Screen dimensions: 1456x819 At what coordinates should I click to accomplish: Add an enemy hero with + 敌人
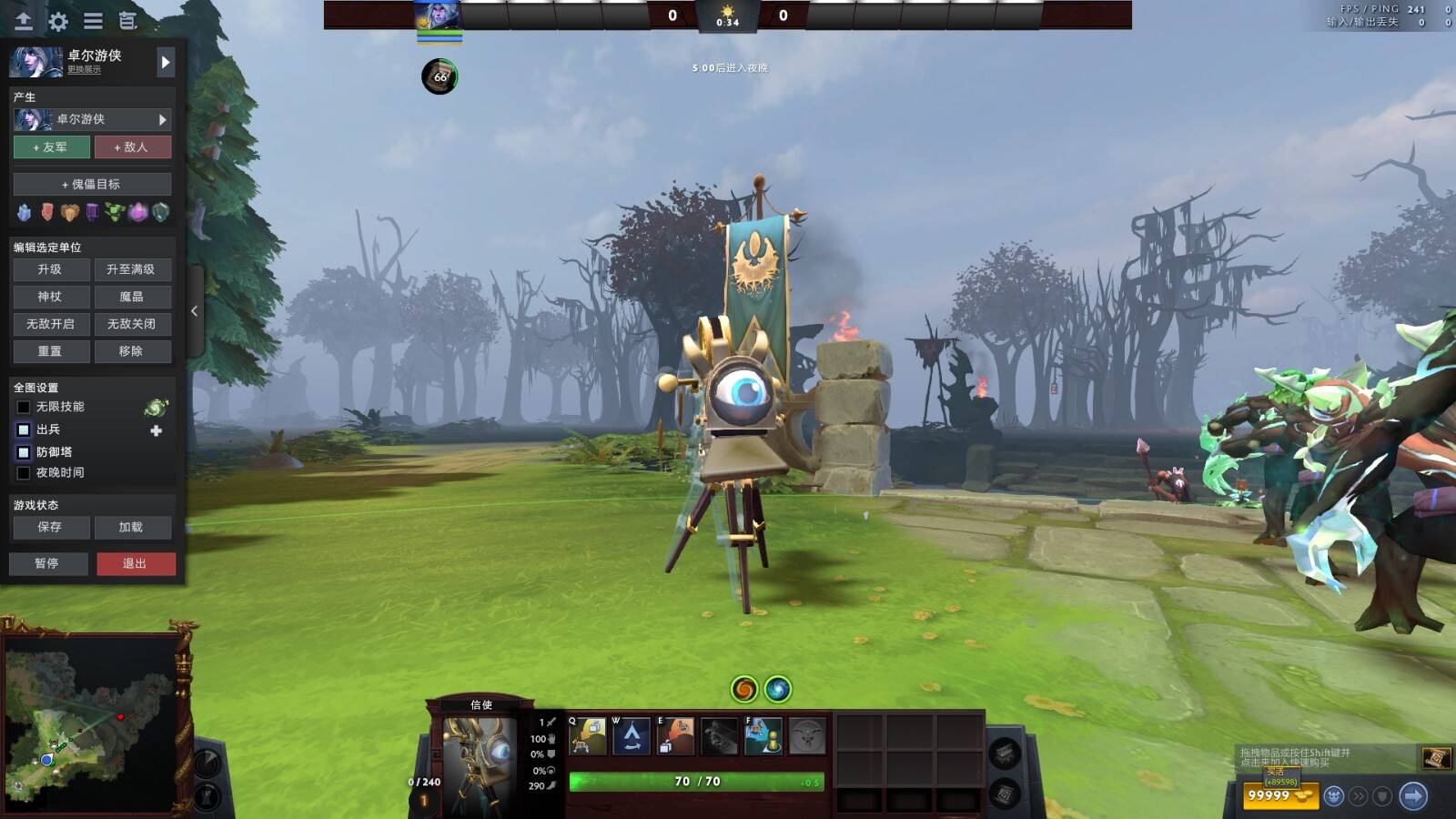pos(132,147)
